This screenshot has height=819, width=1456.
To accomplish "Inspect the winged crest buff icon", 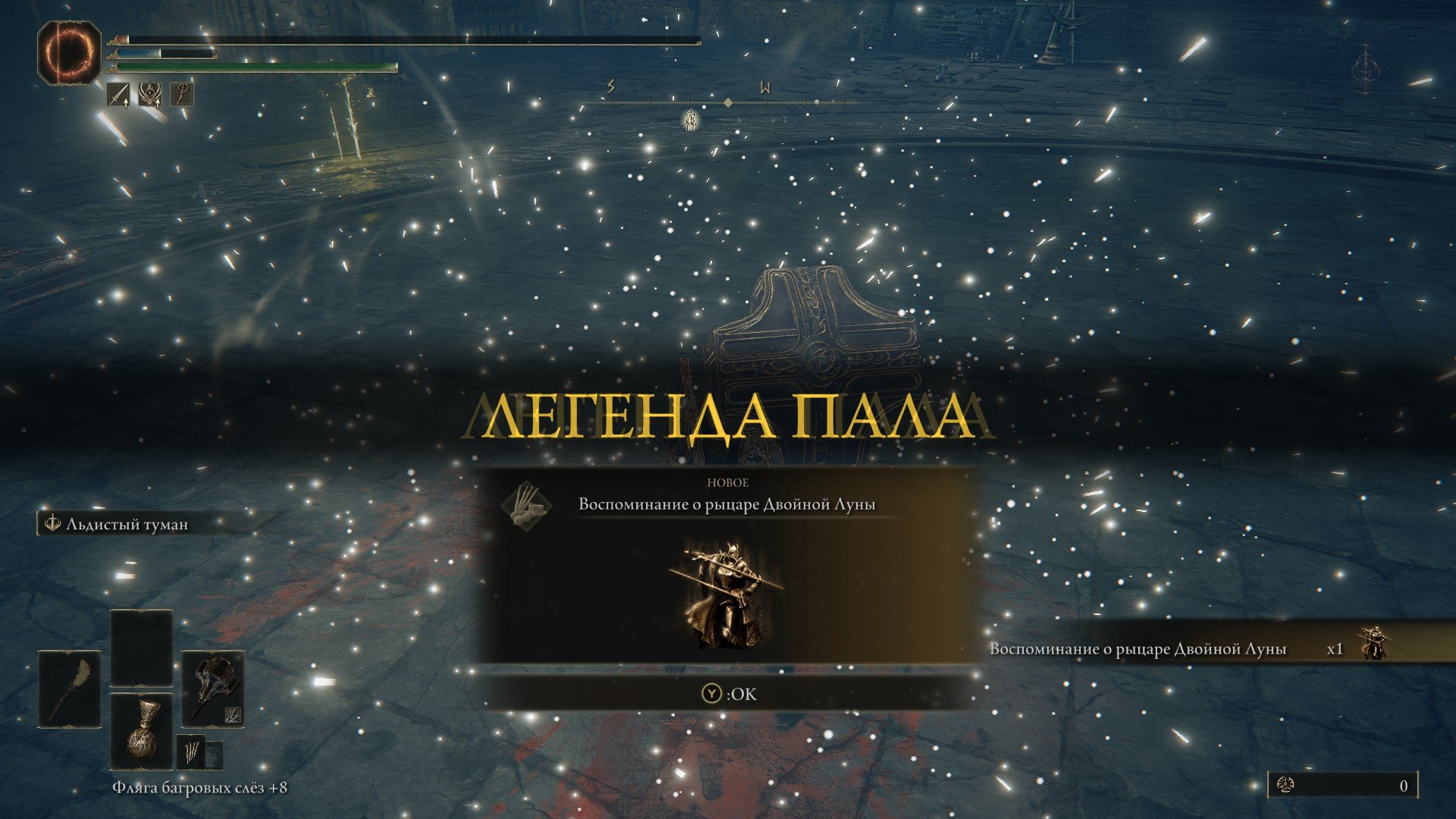I will pyautogui.click(x=150, y=96).
